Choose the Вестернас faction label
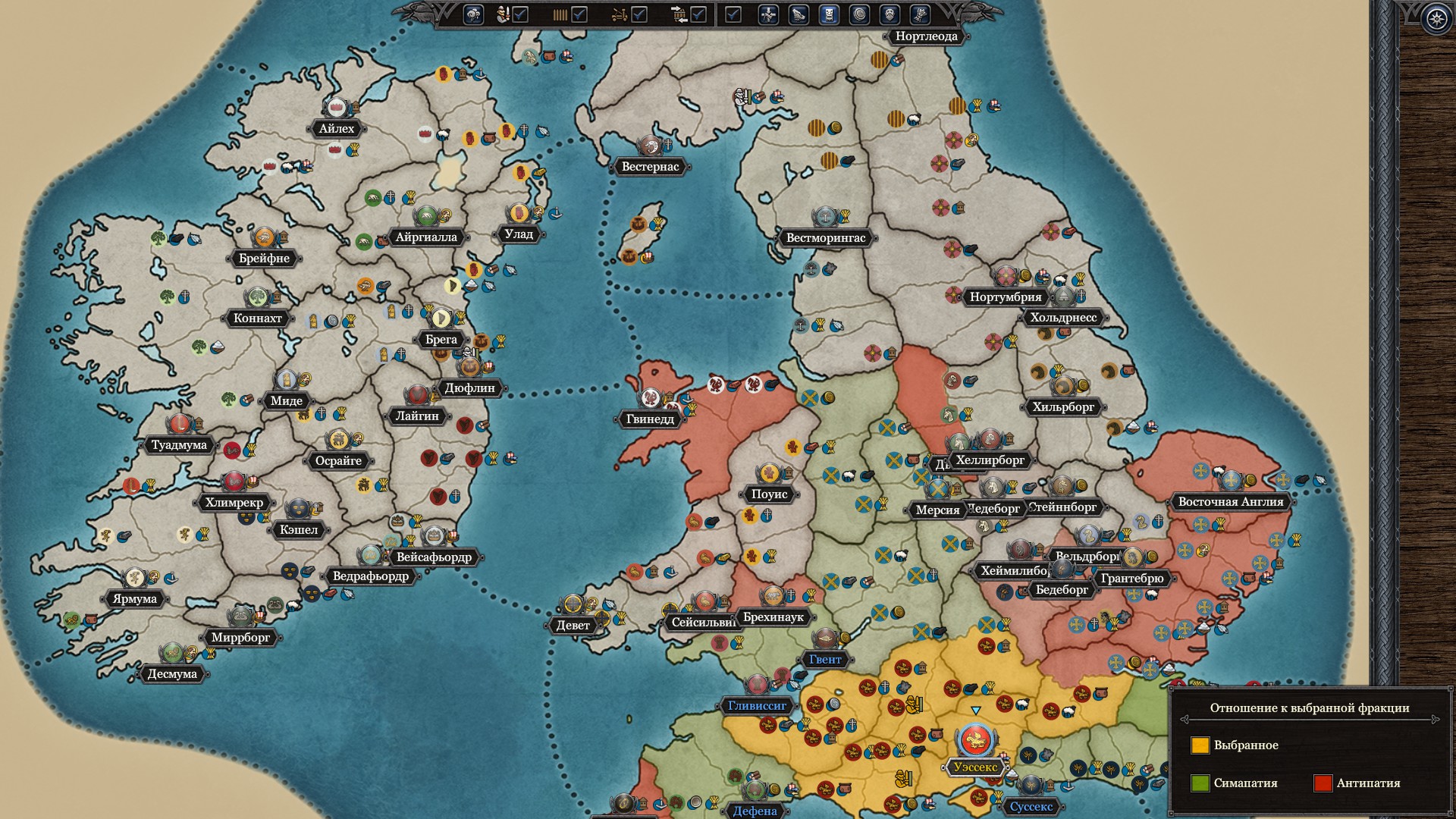The height and width of the screenshot is (819, 1456). 650,167
